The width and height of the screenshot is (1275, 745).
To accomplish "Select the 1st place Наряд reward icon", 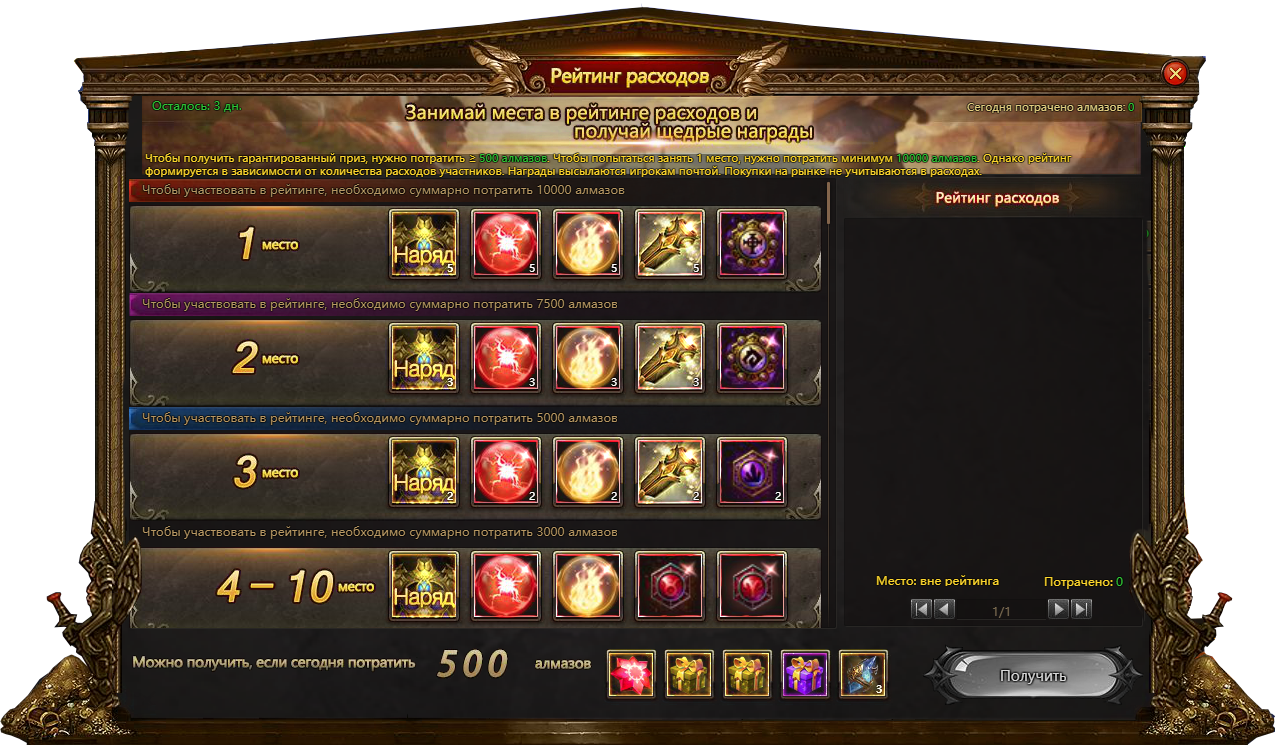I will click(x=424, y=244).
